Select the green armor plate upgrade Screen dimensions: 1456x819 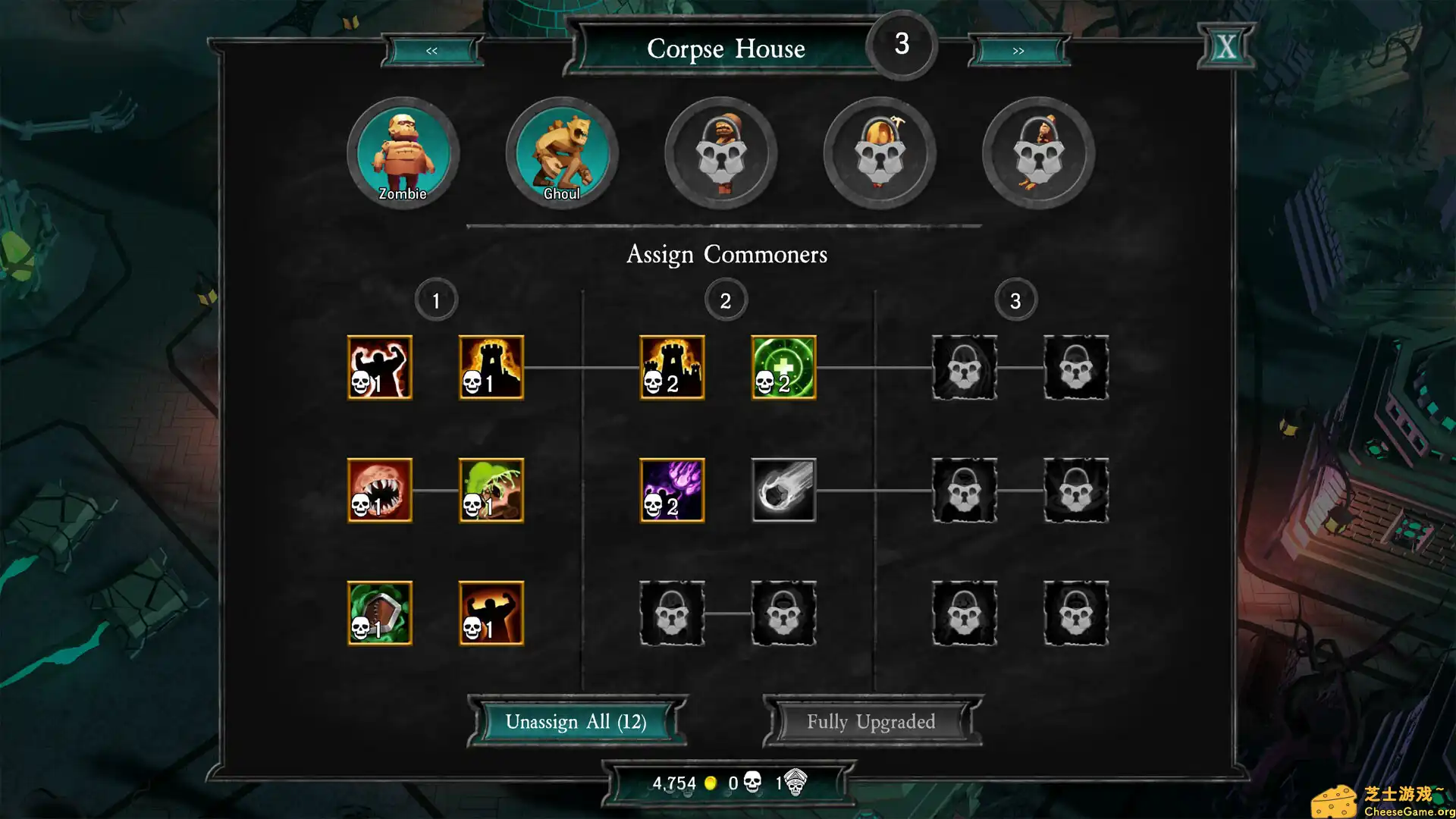tap(380, 613)
